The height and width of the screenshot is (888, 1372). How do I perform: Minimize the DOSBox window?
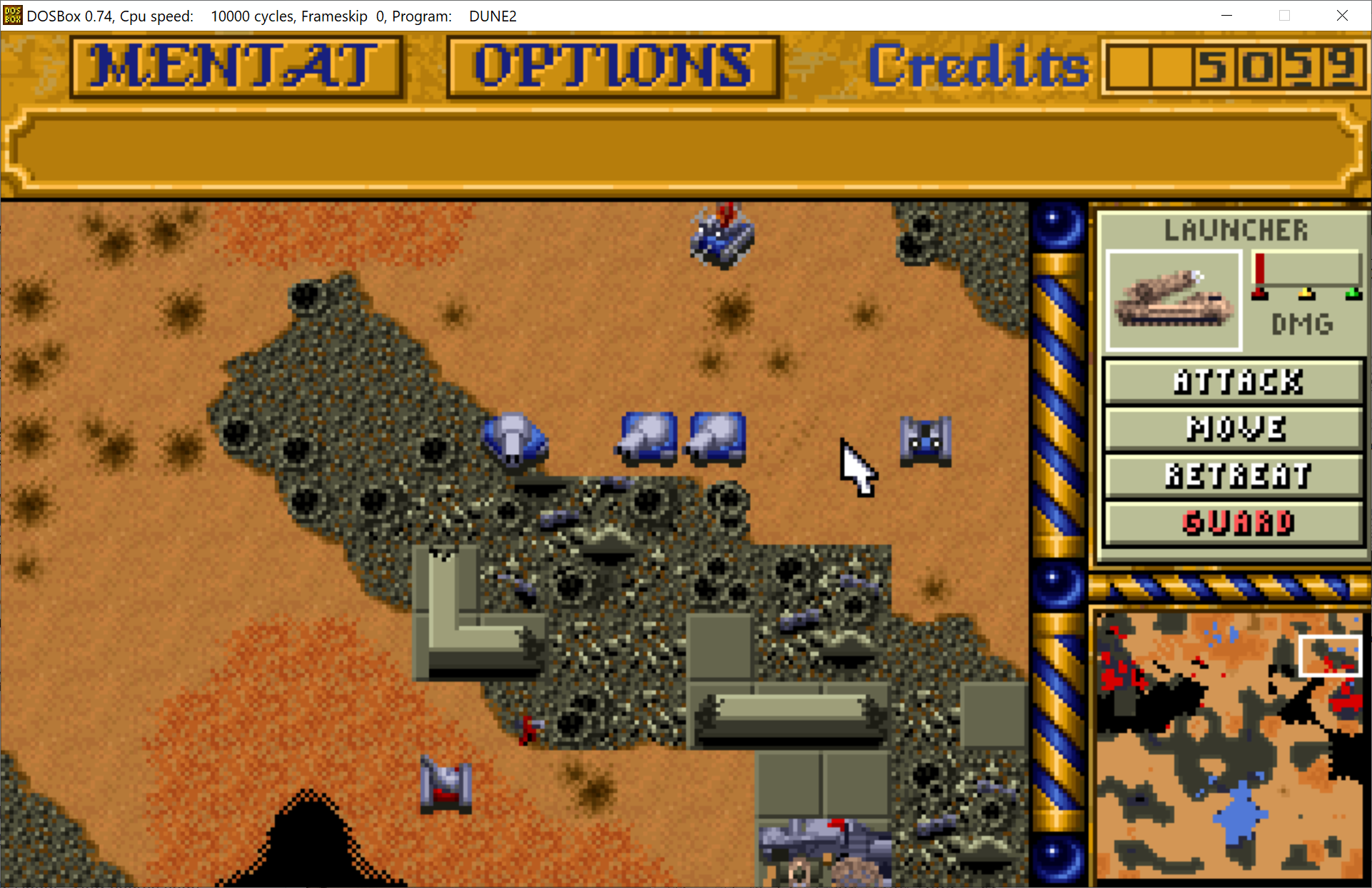[x=1226, y=16]
